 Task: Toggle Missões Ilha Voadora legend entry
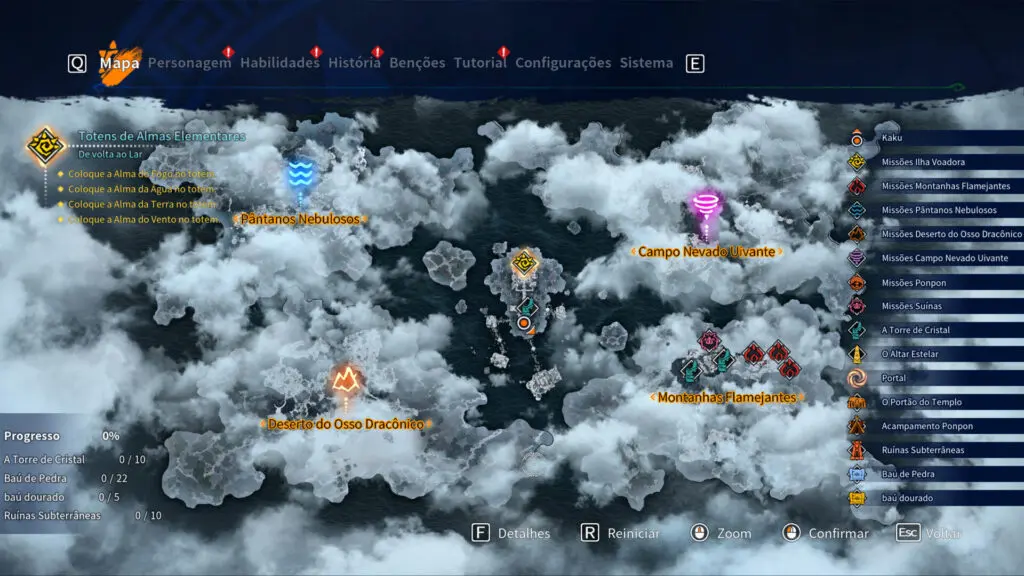point(922,162)
